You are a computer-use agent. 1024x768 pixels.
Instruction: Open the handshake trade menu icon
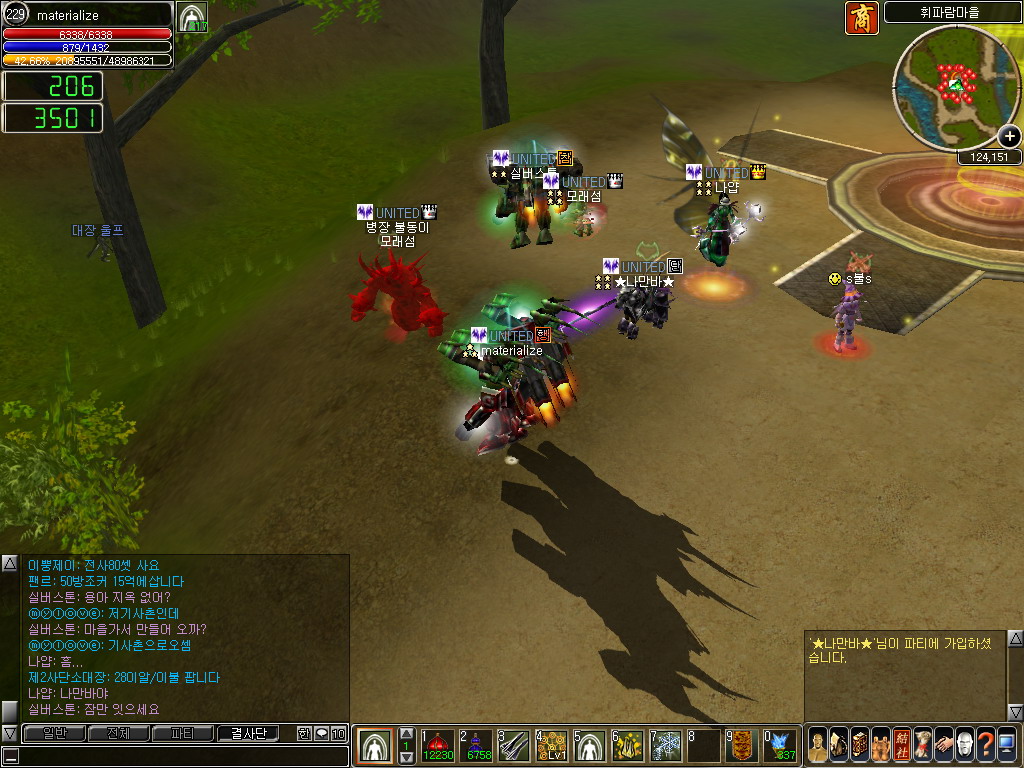[943, 744]
